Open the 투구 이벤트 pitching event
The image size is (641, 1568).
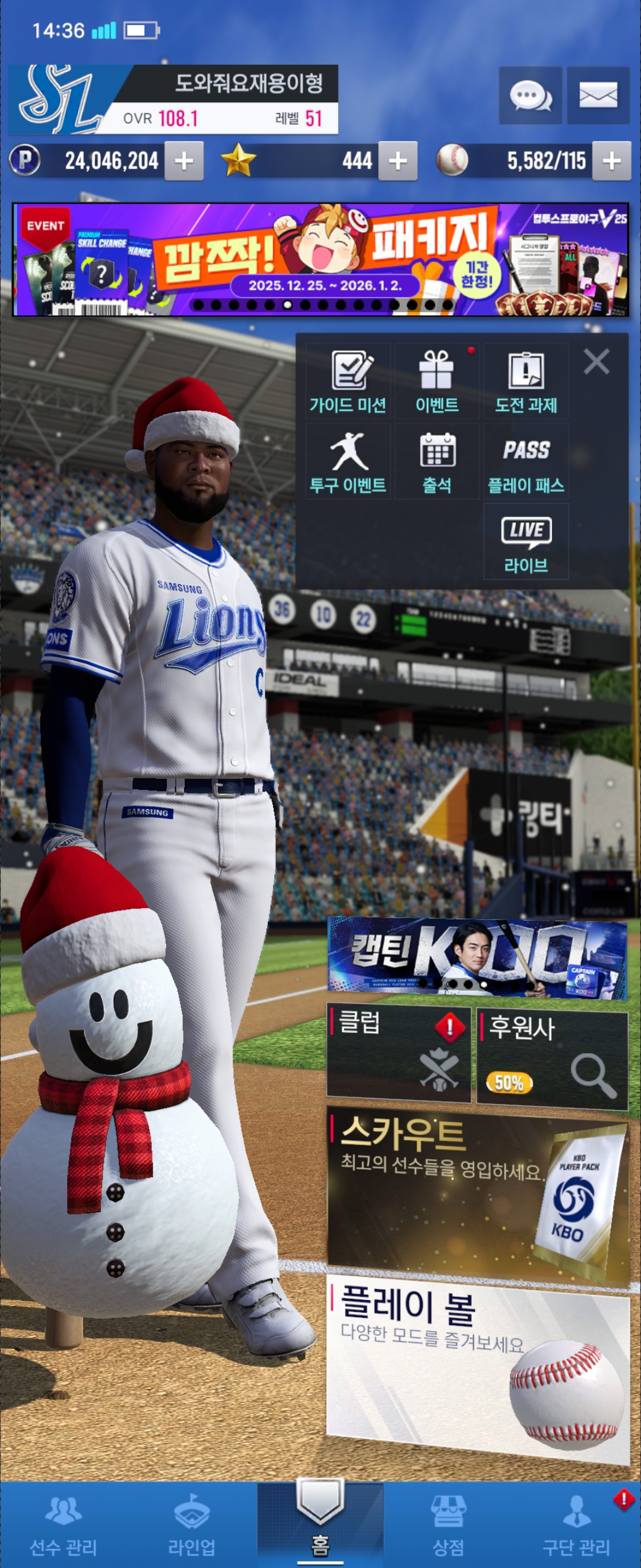(348, 462)
